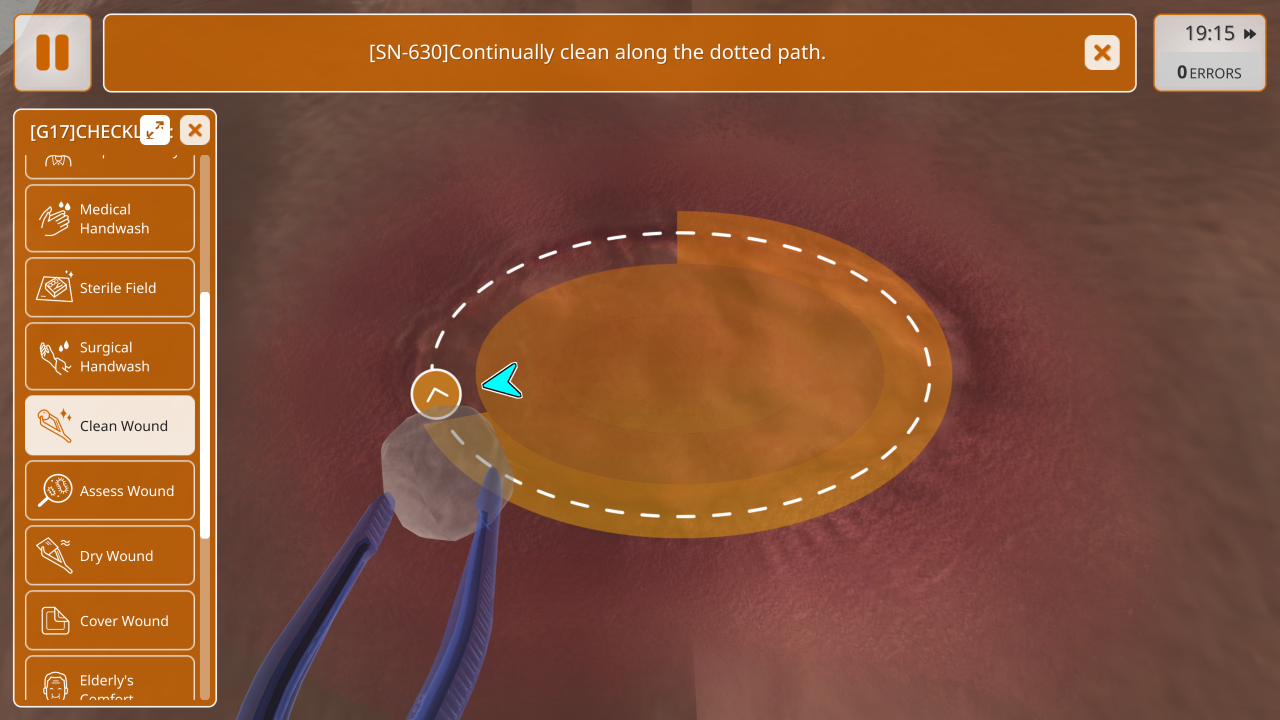Choose the Dry Wound step

(110, 555)
